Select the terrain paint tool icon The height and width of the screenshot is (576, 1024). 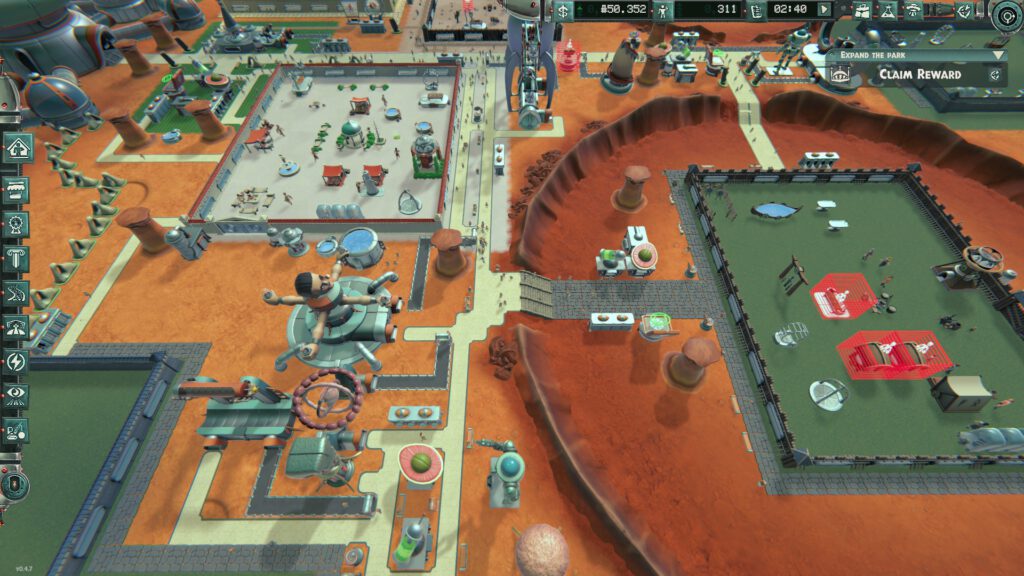pyautogui.click(x=17, y=430)
